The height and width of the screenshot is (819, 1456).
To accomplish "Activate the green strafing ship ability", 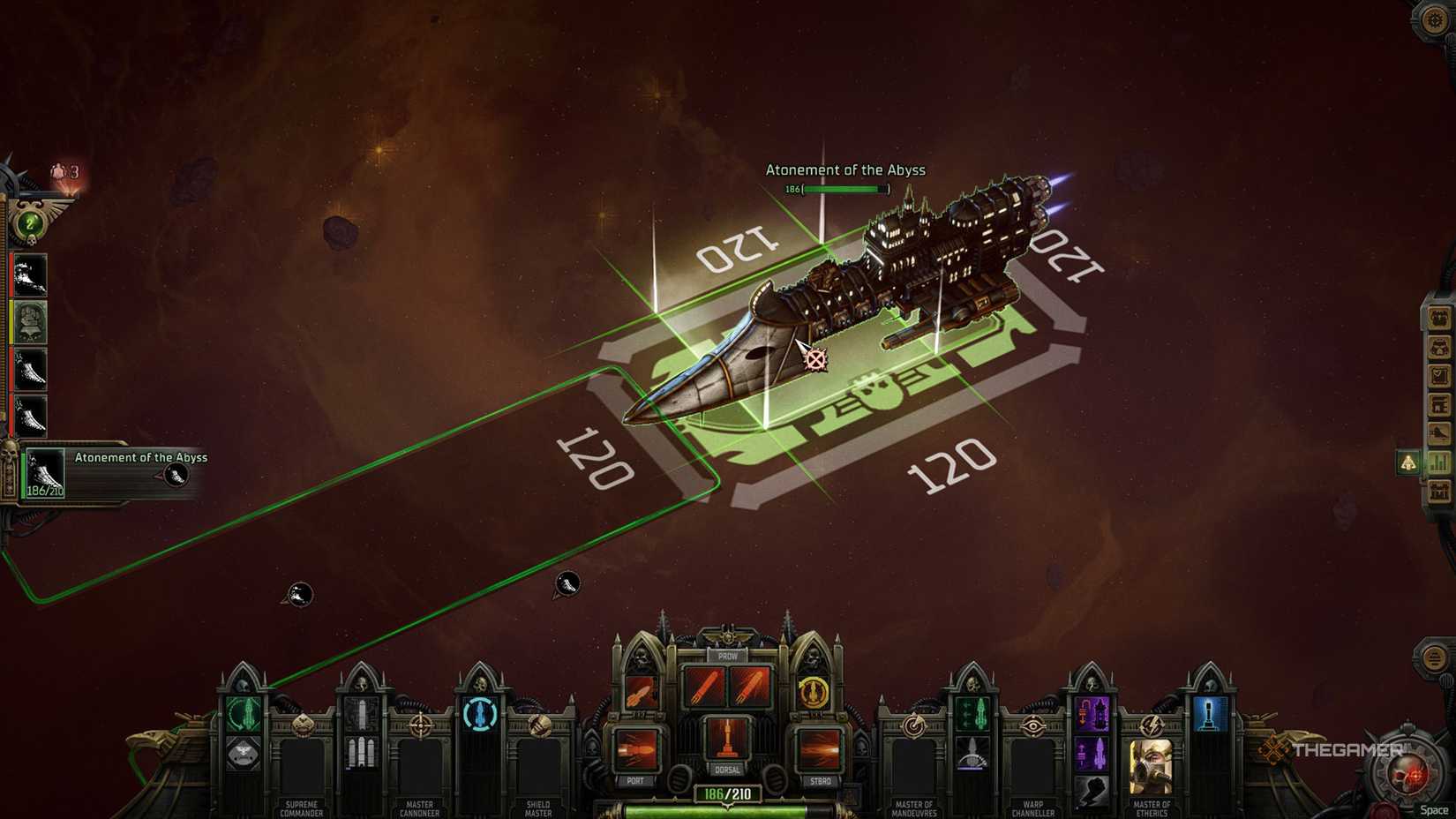I will click(972, 712).
